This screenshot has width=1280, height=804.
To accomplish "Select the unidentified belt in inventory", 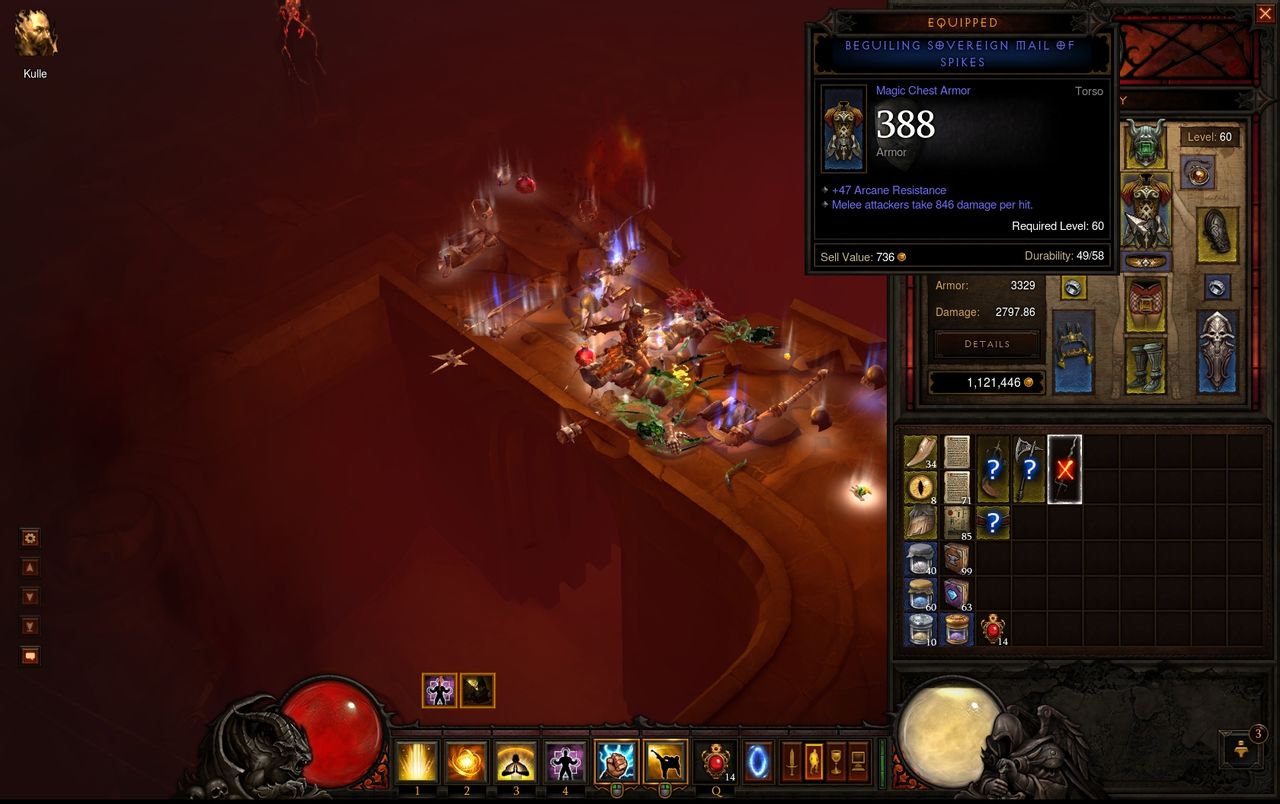I will point(993,522).
